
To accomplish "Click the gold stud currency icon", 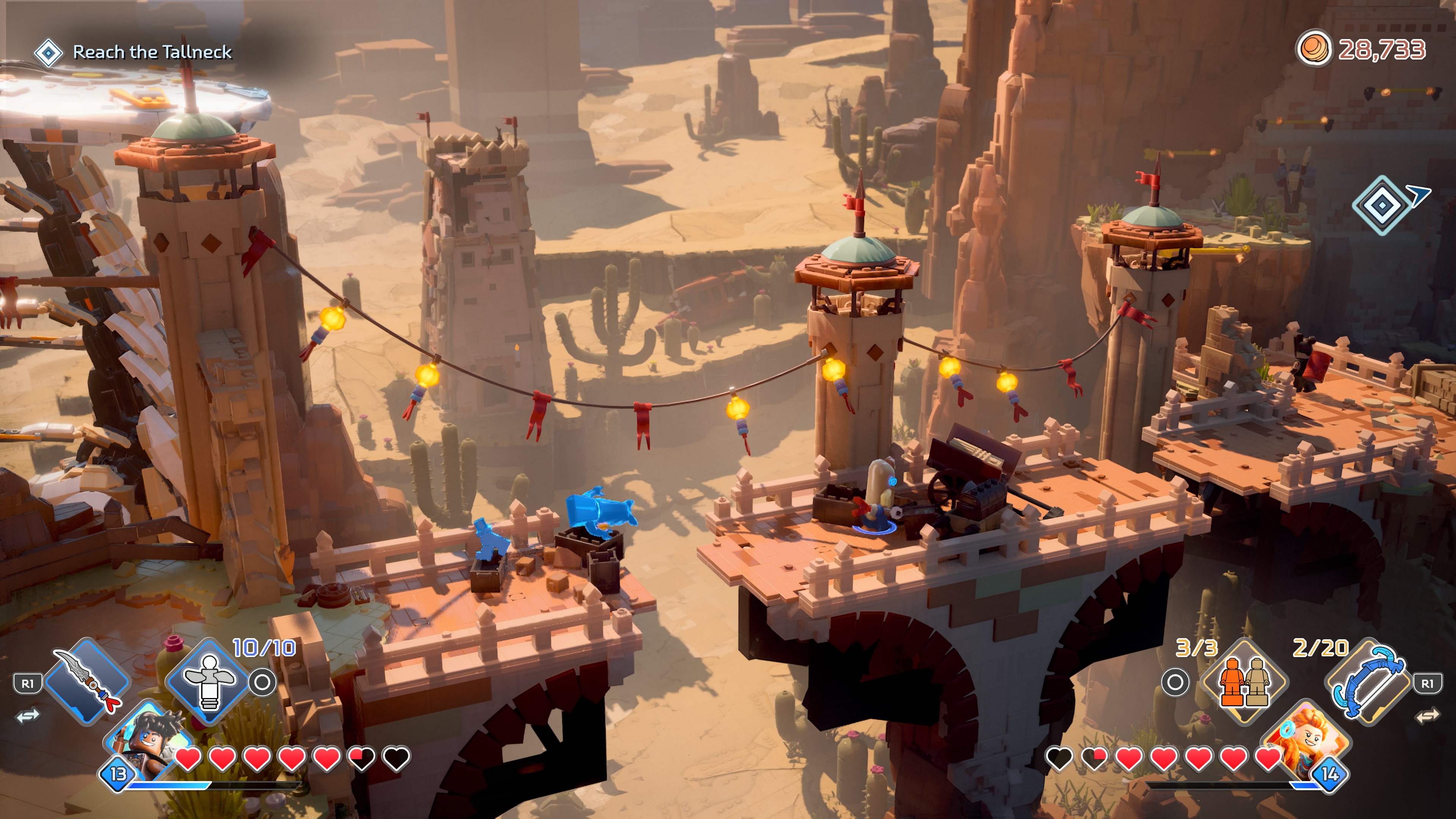I will [1313, 49].
